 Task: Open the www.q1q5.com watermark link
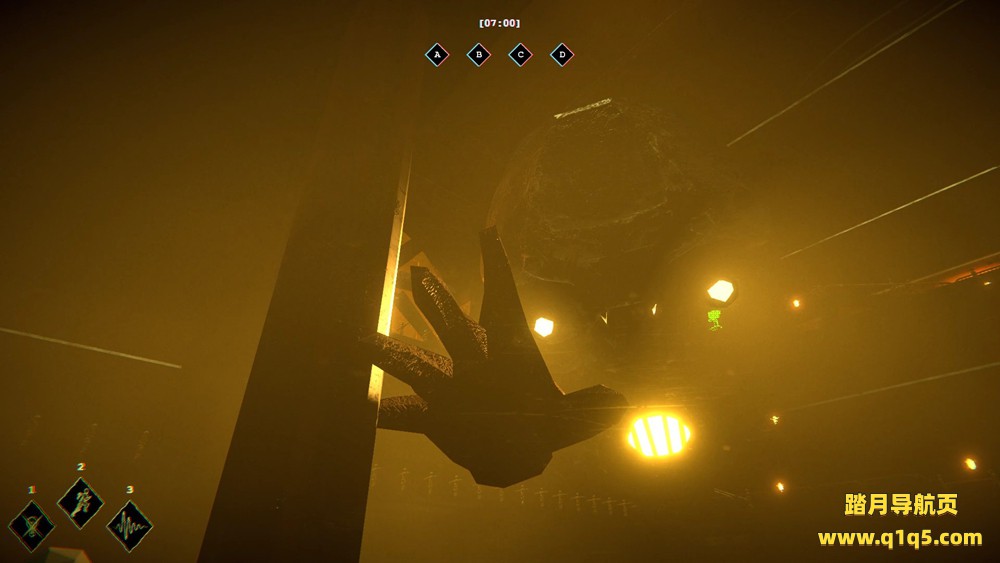[x=900, y=538]
